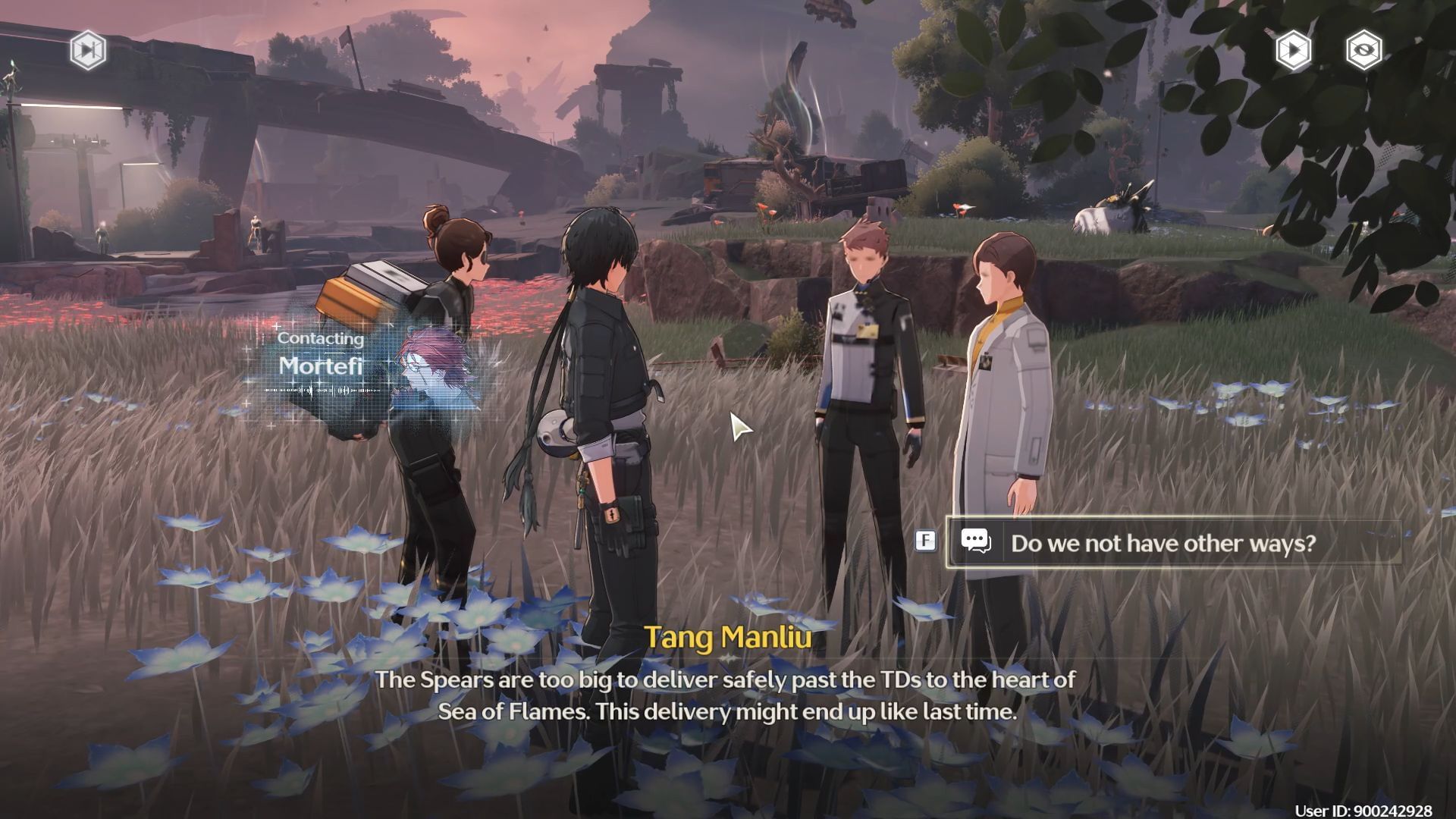Toggle dialogue auto-play with the play icon
The width and height of the screenshot is (1456, 819).
click(x=1293, y=50)
